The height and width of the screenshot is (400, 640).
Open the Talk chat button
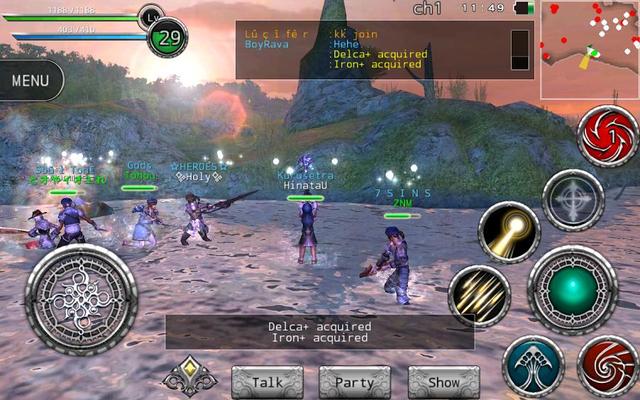(267, 382)
